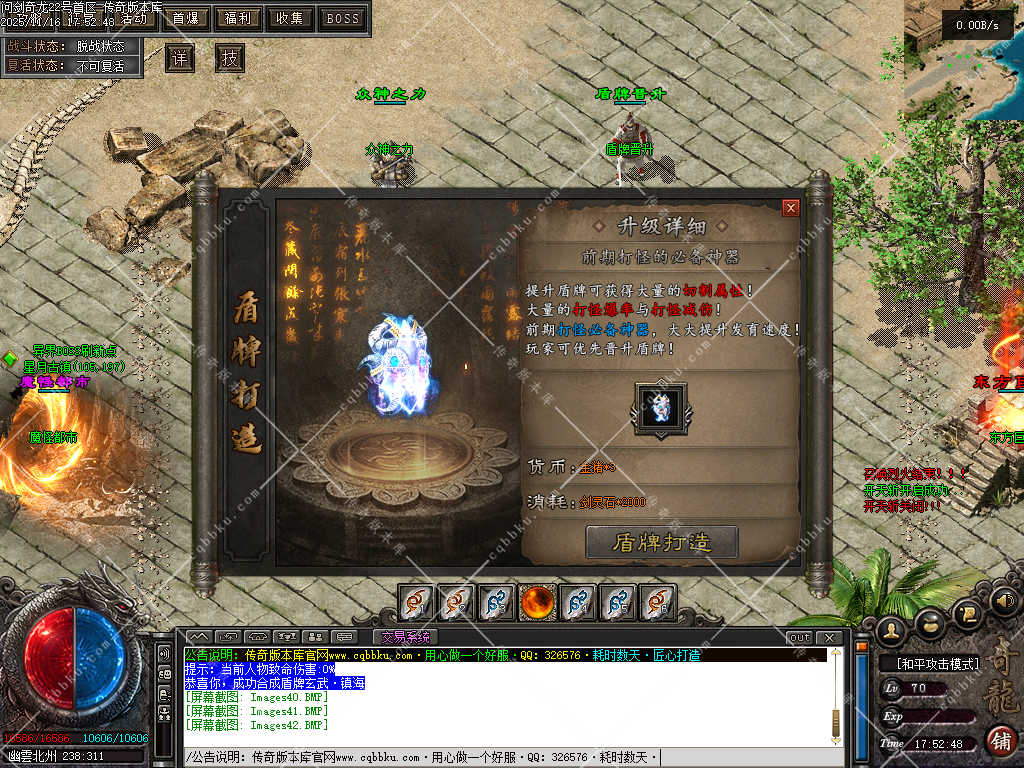Screen dimensions: 1024x768
Task: Open the 活动 events menu
Action: pyautogui.click(x=134, y=18)
